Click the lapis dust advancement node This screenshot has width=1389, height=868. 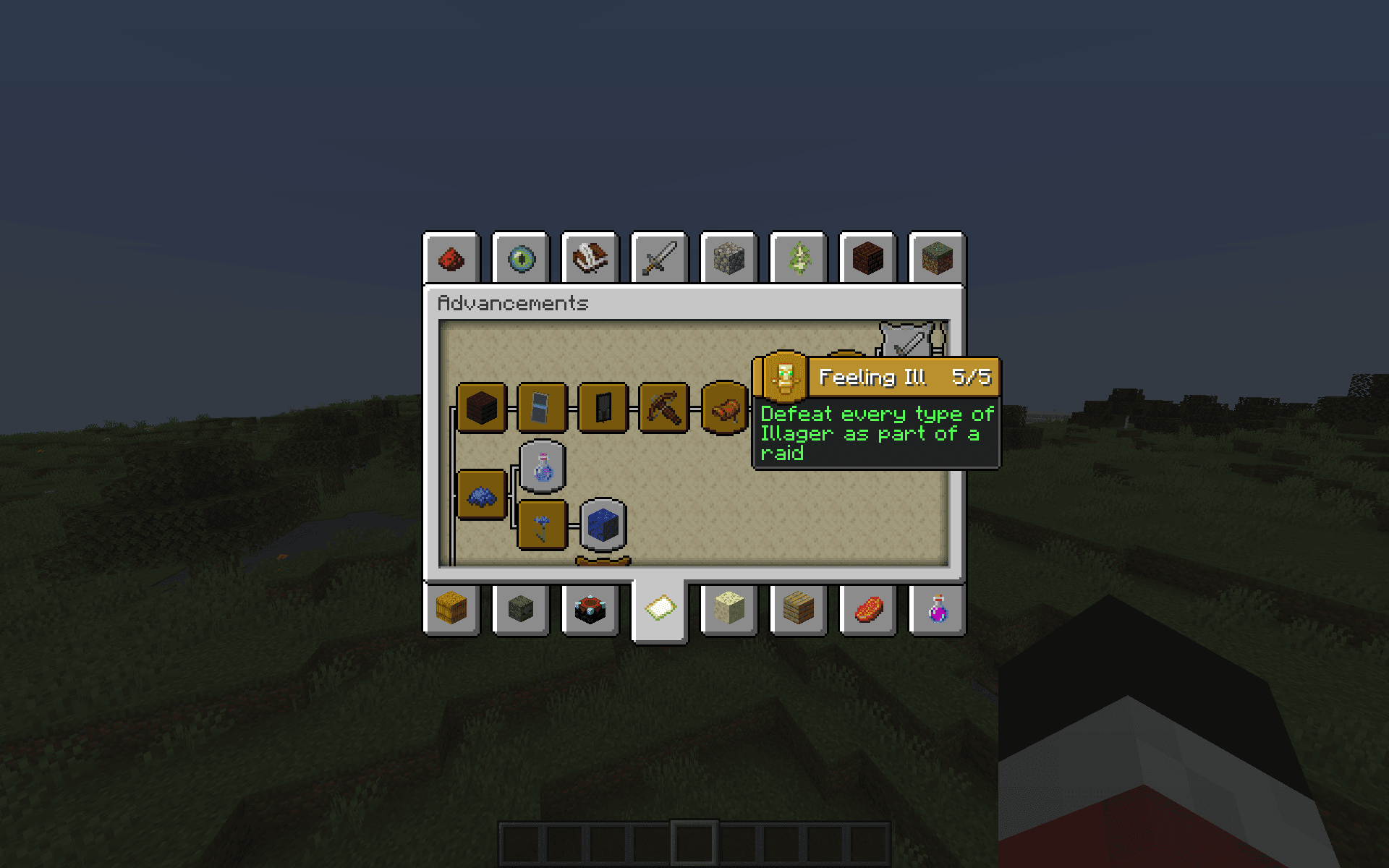pyautogui.click(x=481, y=495)
